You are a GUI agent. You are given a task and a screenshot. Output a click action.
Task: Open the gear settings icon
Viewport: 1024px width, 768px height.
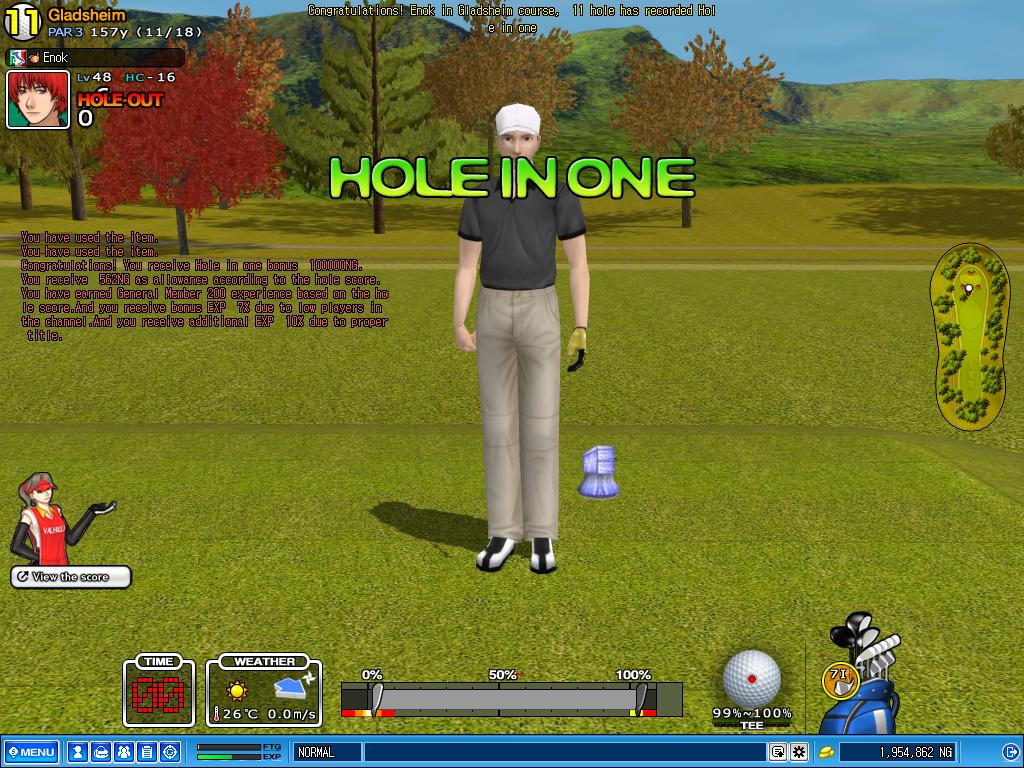click(799, 752)
